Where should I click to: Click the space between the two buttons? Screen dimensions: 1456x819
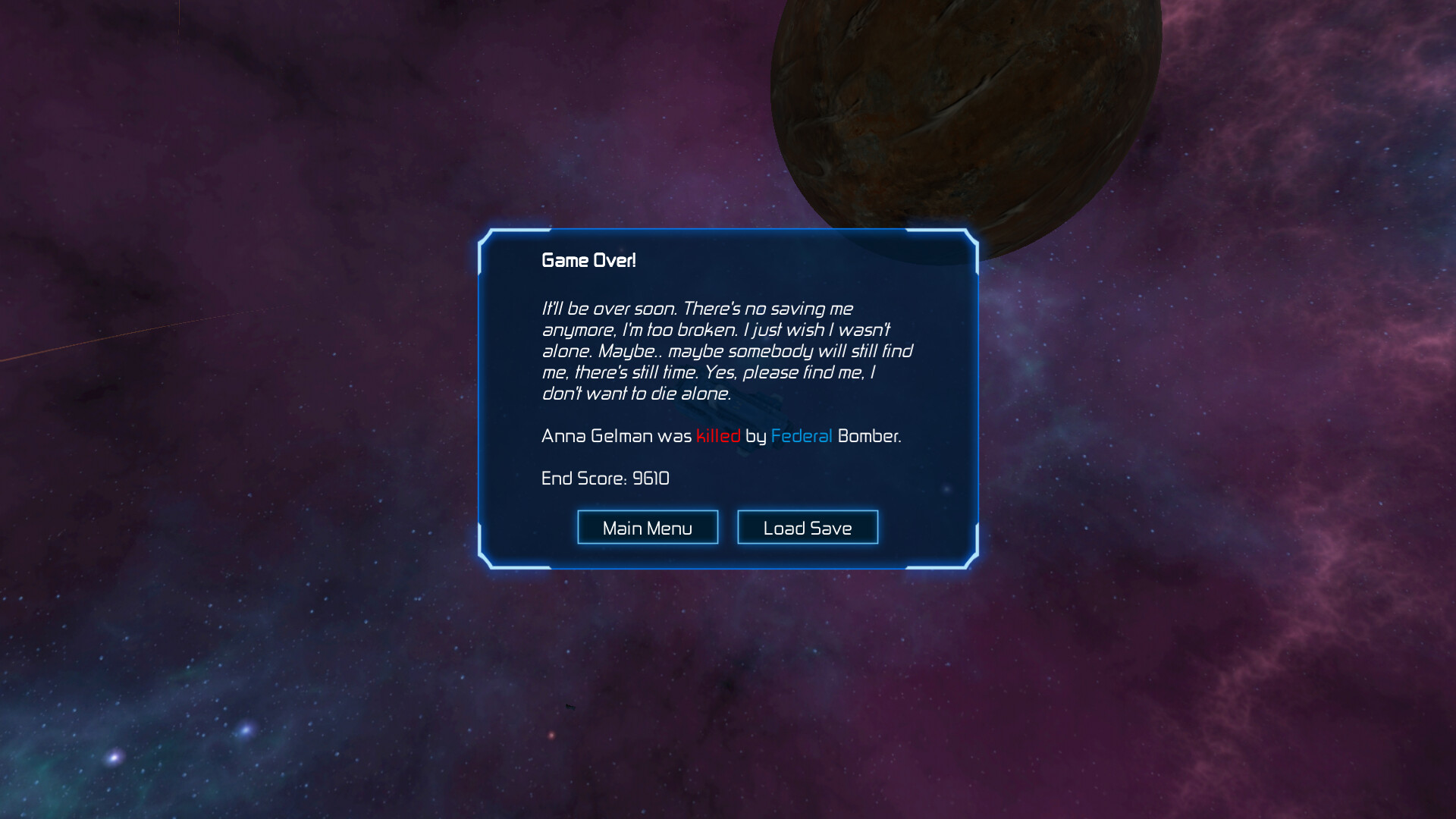(x=728, y=526)
